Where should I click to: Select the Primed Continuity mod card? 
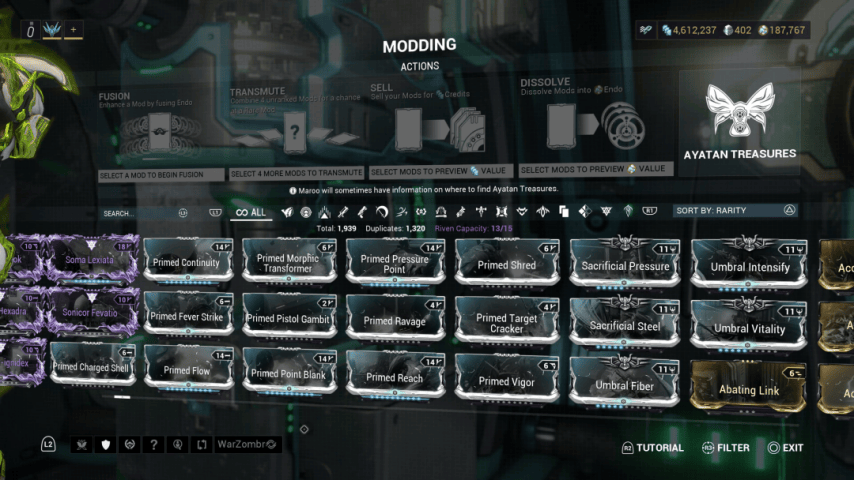pos(187,262)
